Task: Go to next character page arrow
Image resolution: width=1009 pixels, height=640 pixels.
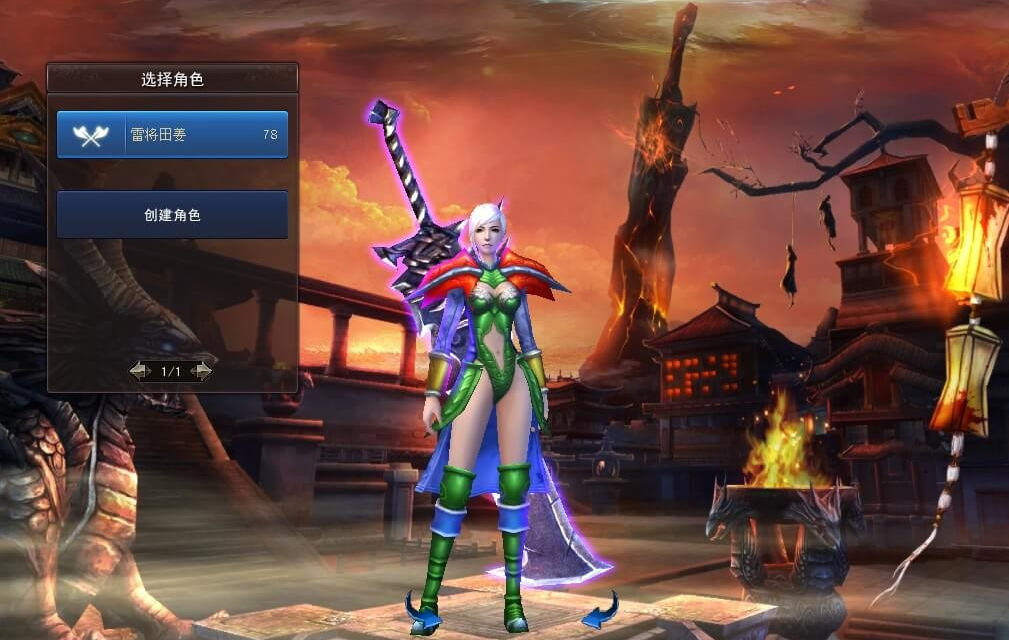Action: click(201, 371)
